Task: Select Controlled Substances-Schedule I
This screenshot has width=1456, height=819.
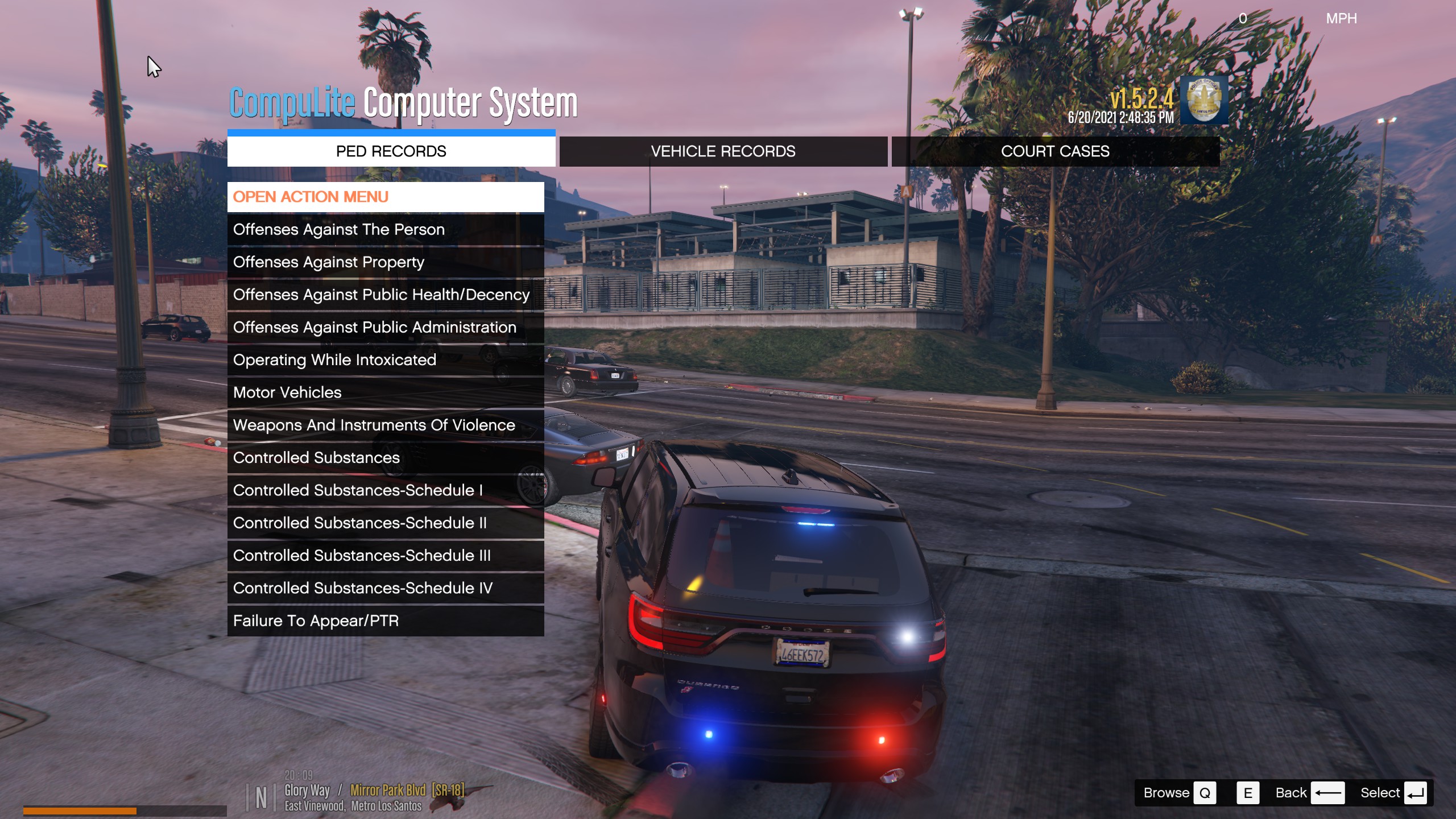Action: [386, 490]
